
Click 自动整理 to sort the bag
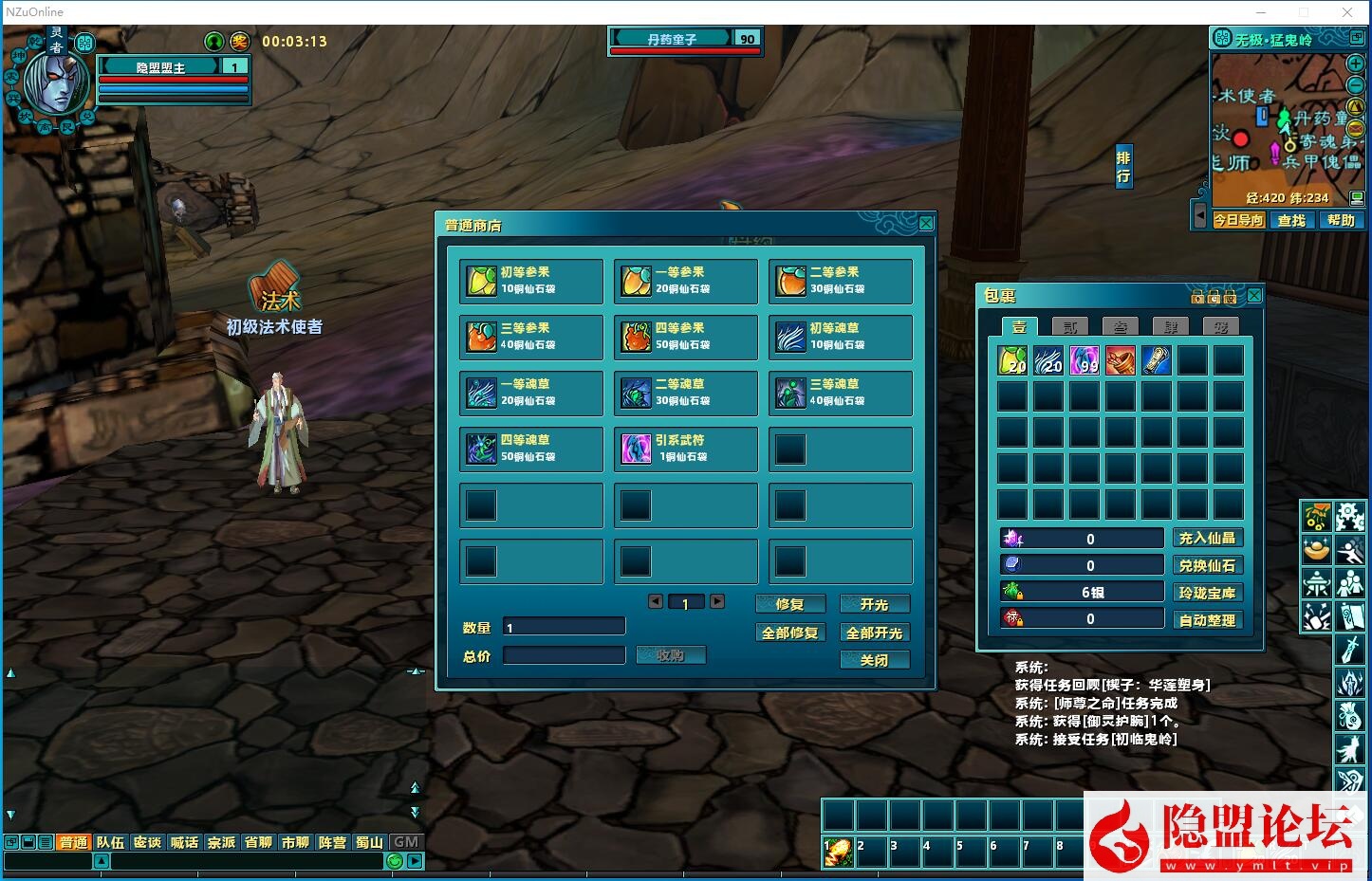tap(1207, 620)
